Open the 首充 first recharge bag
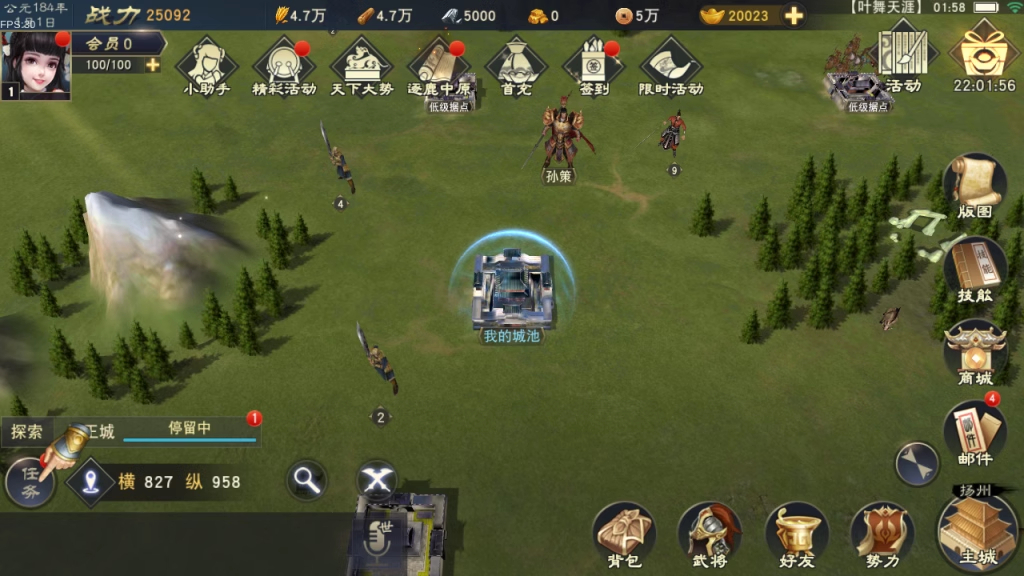1024x576 pixels. pos(516,63)
